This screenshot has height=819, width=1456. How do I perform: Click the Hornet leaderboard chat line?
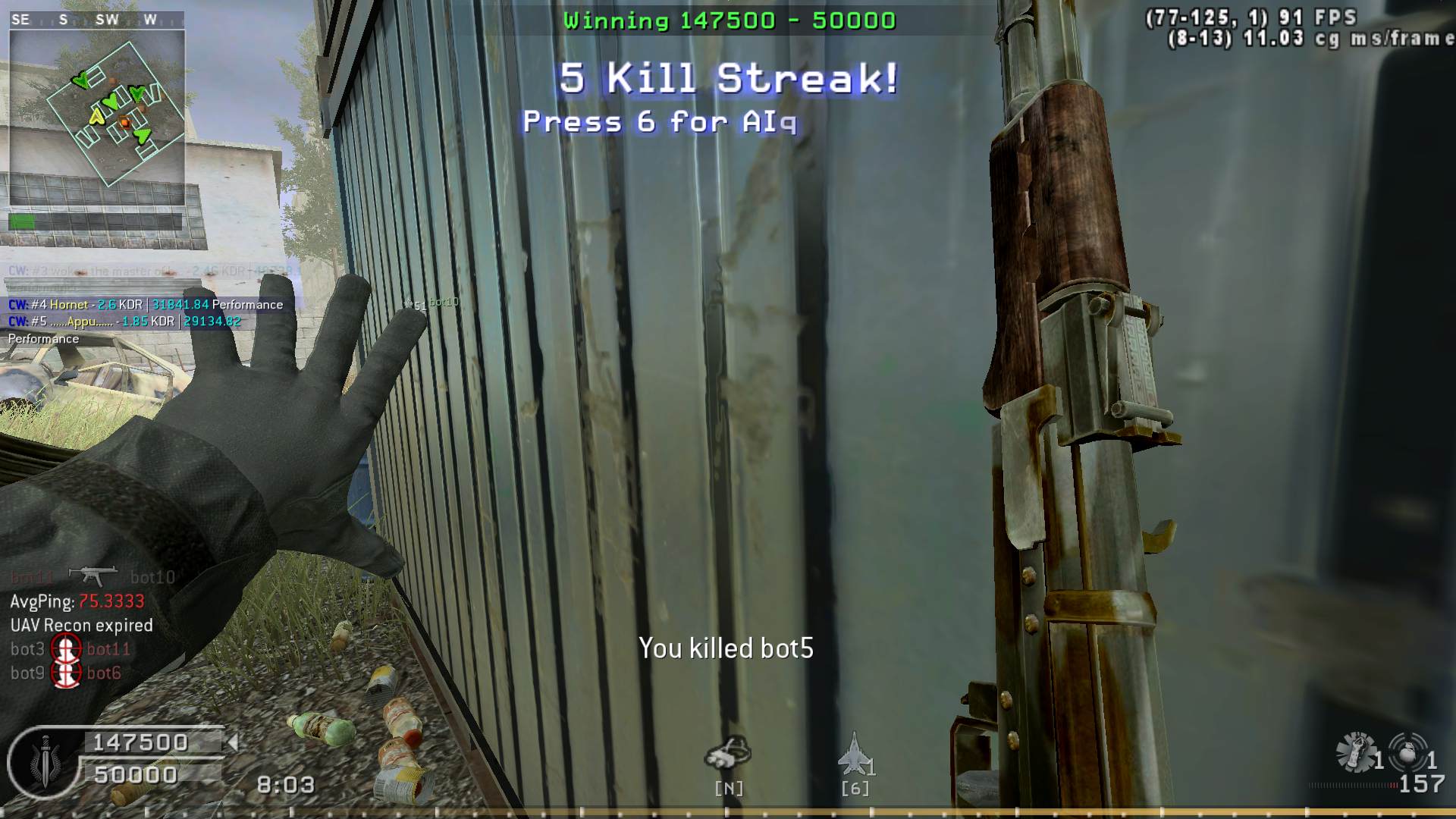click(146, 304)
